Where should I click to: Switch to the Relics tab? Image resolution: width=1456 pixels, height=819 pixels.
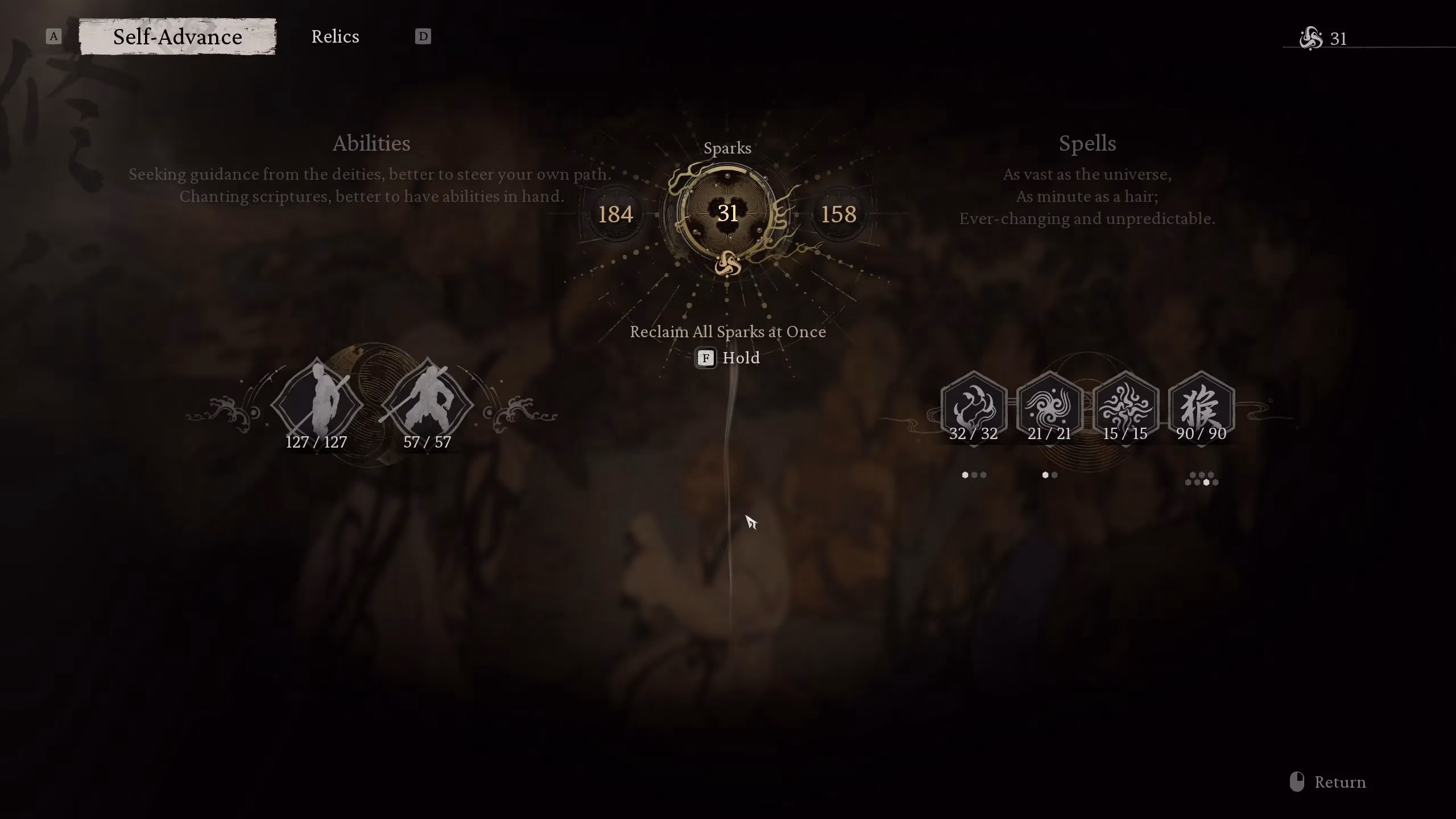(x=335, y=36)
